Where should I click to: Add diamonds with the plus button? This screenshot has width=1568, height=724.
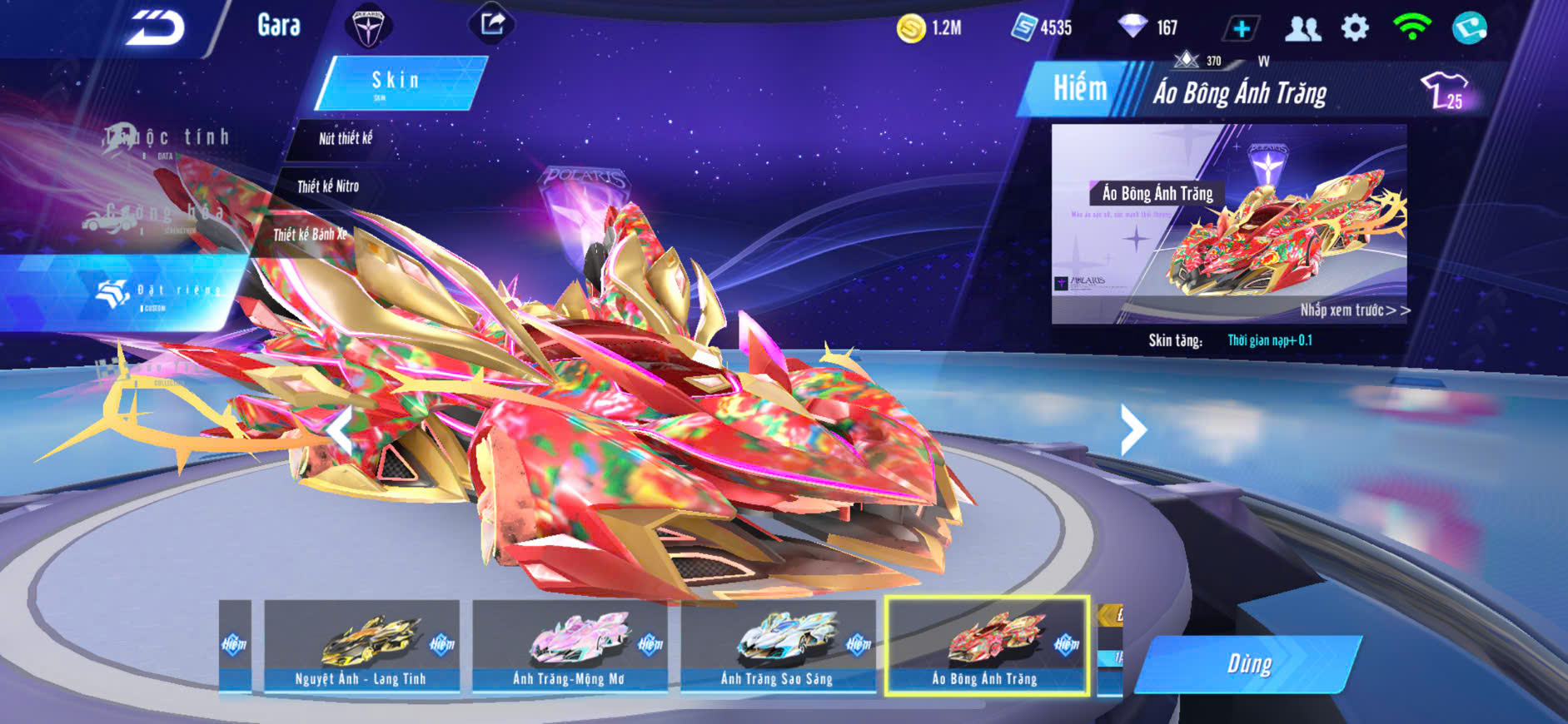1241,29
